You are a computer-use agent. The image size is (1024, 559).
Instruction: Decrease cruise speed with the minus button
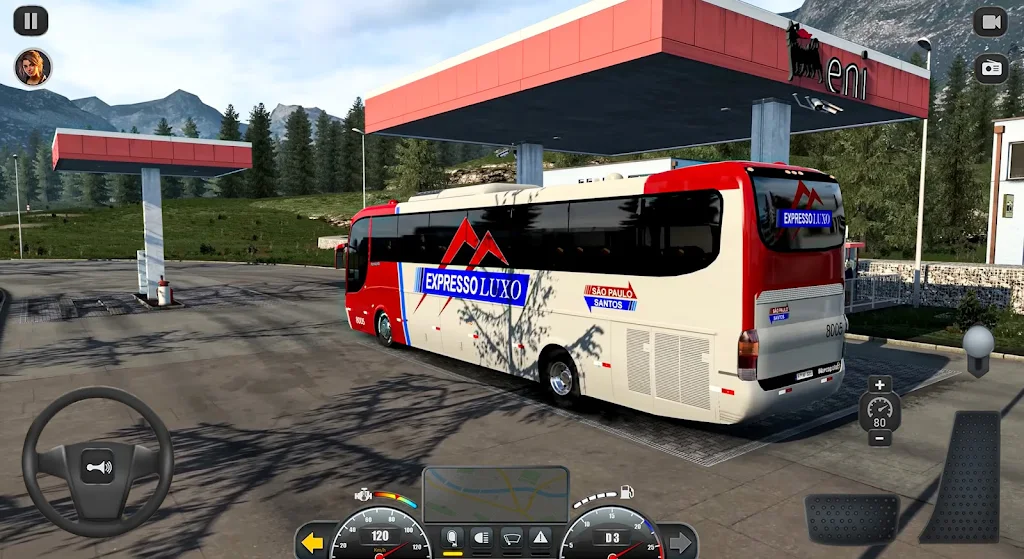(879, 438)
